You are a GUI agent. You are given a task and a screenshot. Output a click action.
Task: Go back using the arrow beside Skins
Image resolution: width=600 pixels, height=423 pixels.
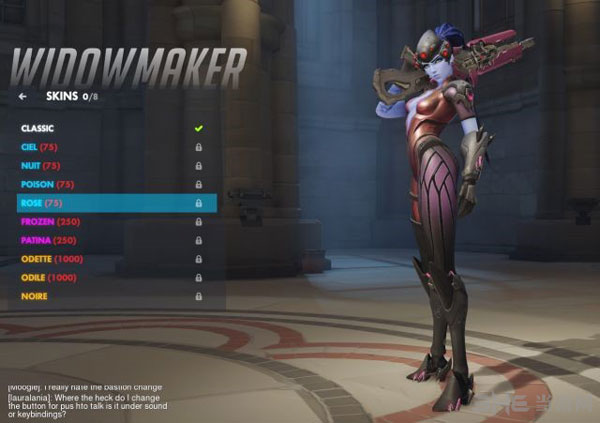[22, 97]
